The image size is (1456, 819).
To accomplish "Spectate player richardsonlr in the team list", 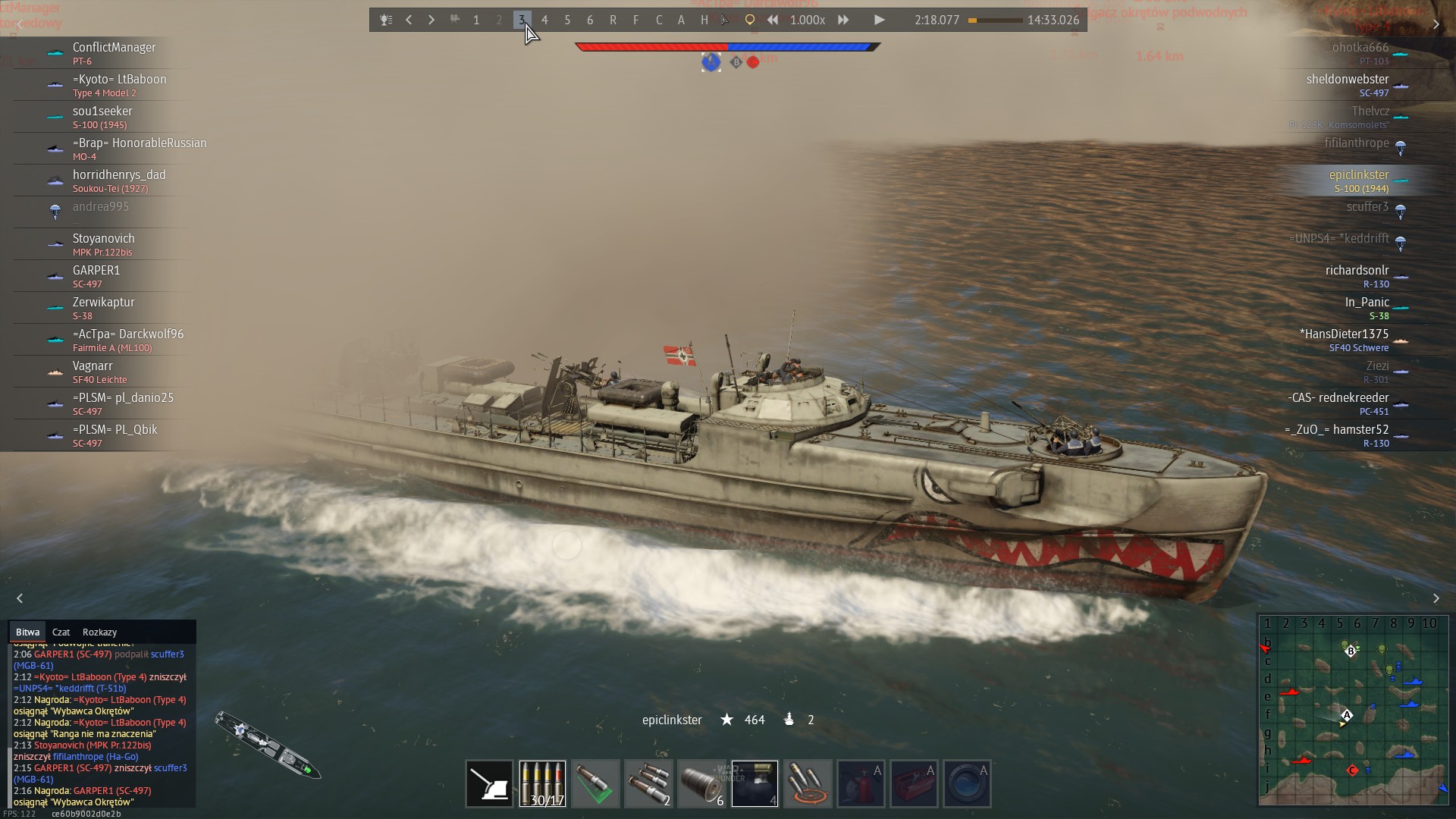I will tap(1357, 276).
